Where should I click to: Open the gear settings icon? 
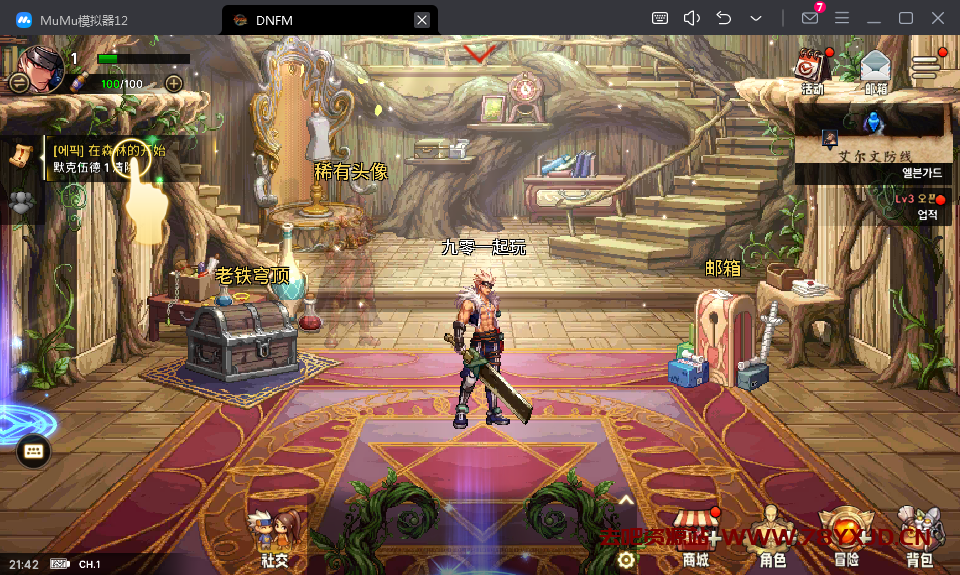(626, 559)
